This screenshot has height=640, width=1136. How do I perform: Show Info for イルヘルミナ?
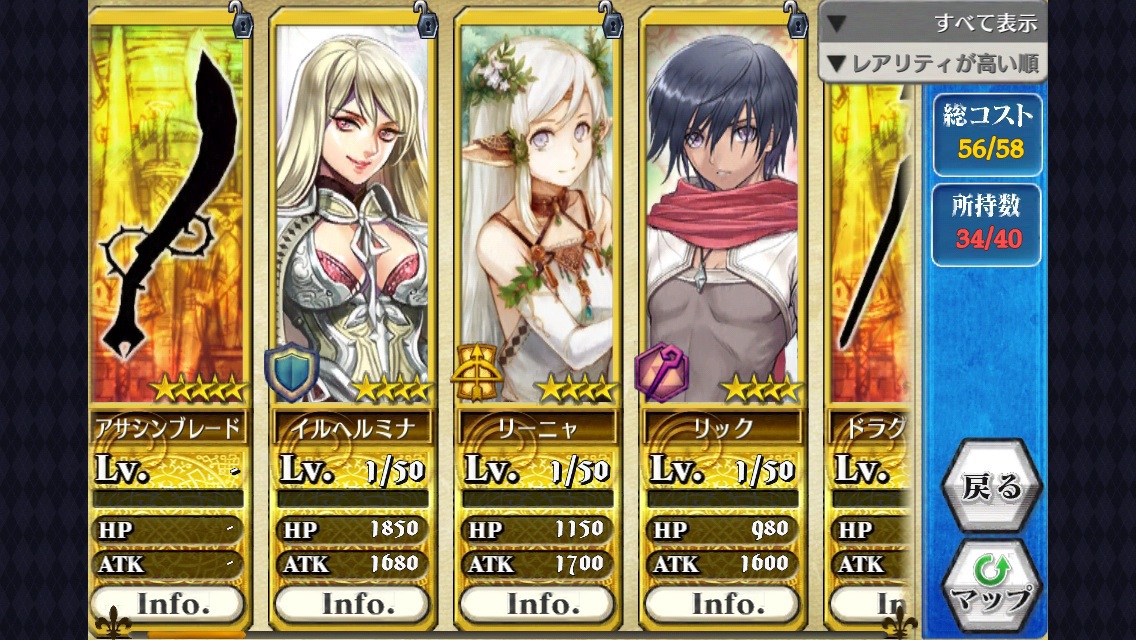352,604
